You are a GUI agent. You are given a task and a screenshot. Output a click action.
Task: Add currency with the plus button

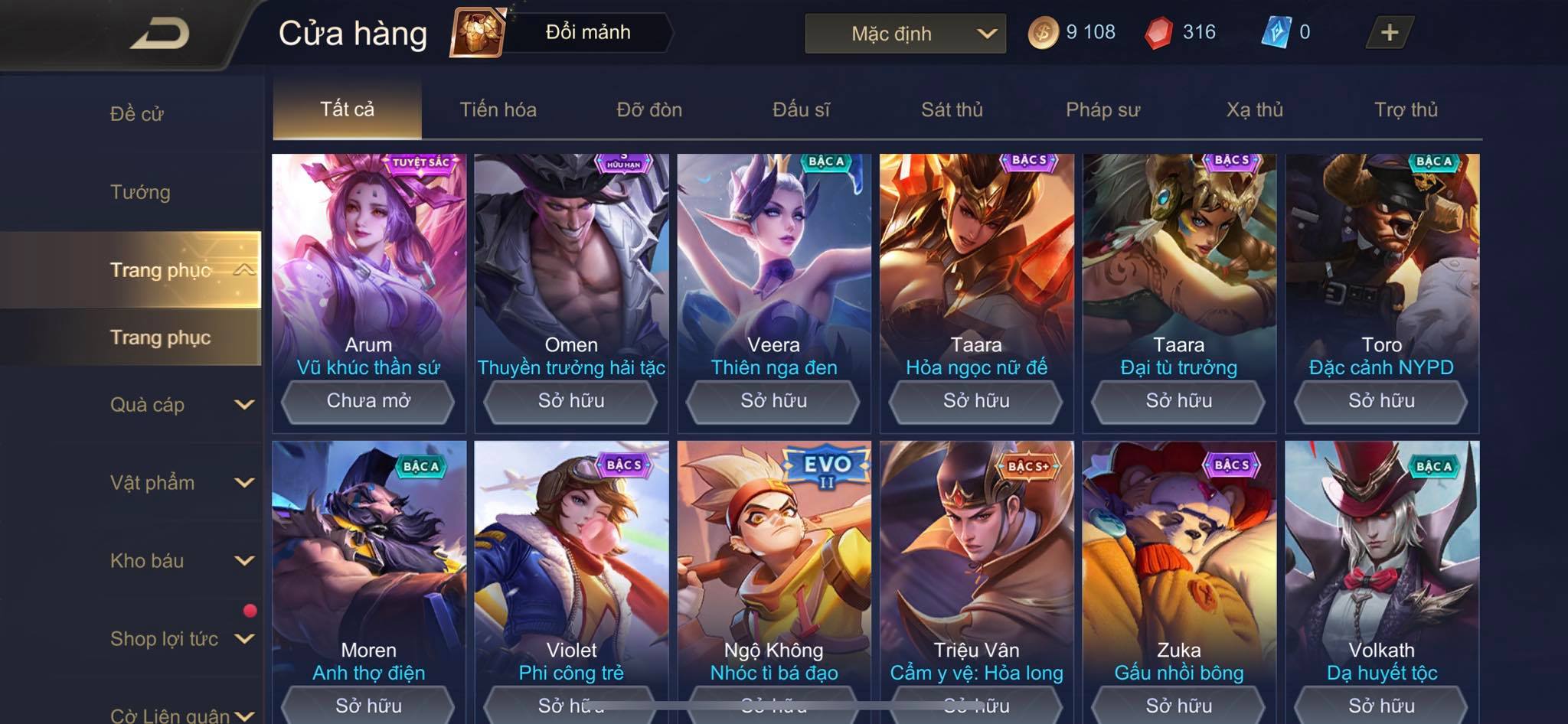(1389, 33)
